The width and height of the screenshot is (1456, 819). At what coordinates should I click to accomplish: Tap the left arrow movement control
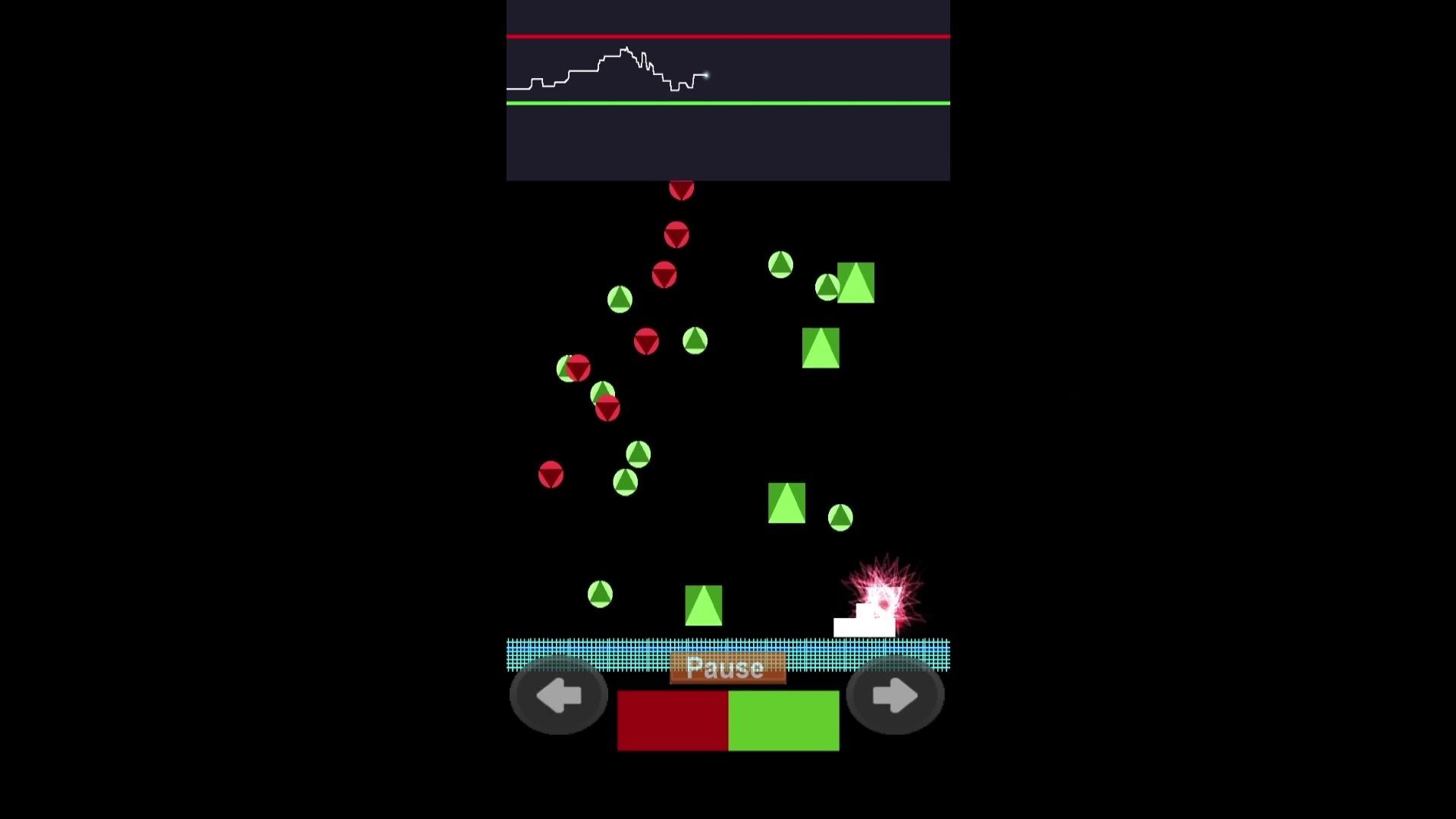(x=559, y=695)
